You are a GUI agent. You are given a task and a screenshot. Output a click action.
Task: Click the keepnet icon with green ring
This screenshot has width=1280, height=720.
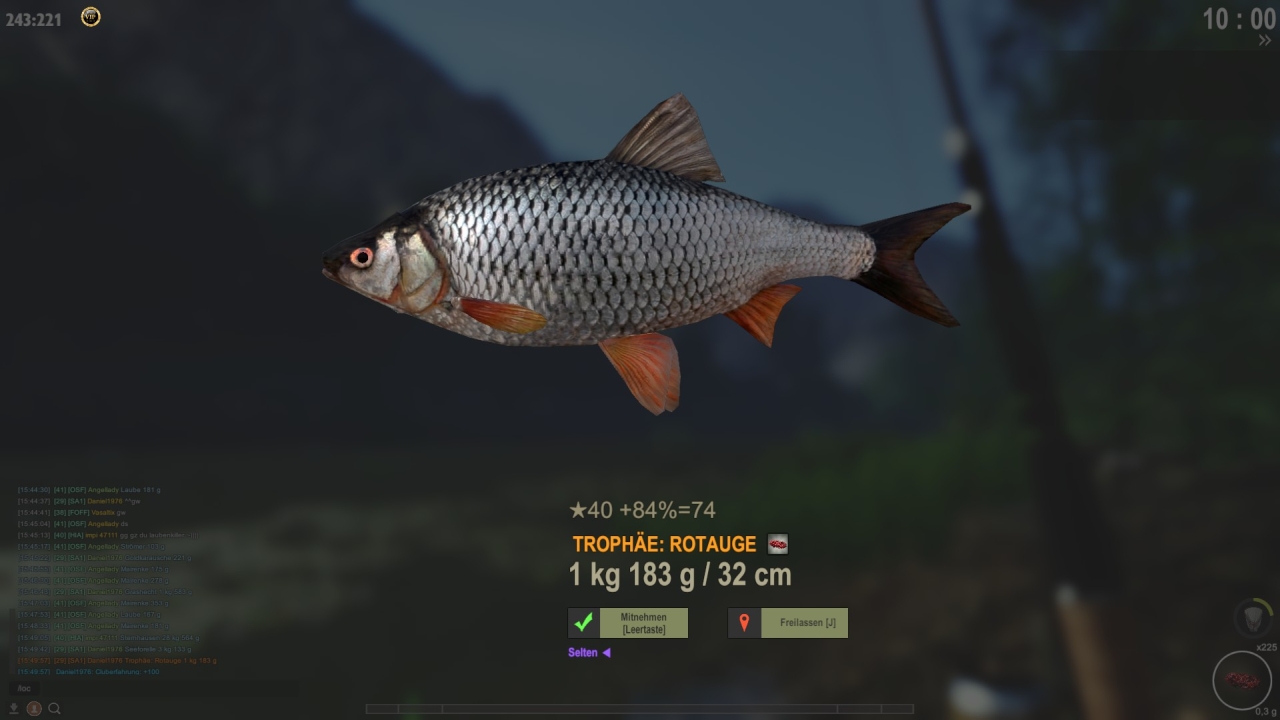[x=1253, y=617]
